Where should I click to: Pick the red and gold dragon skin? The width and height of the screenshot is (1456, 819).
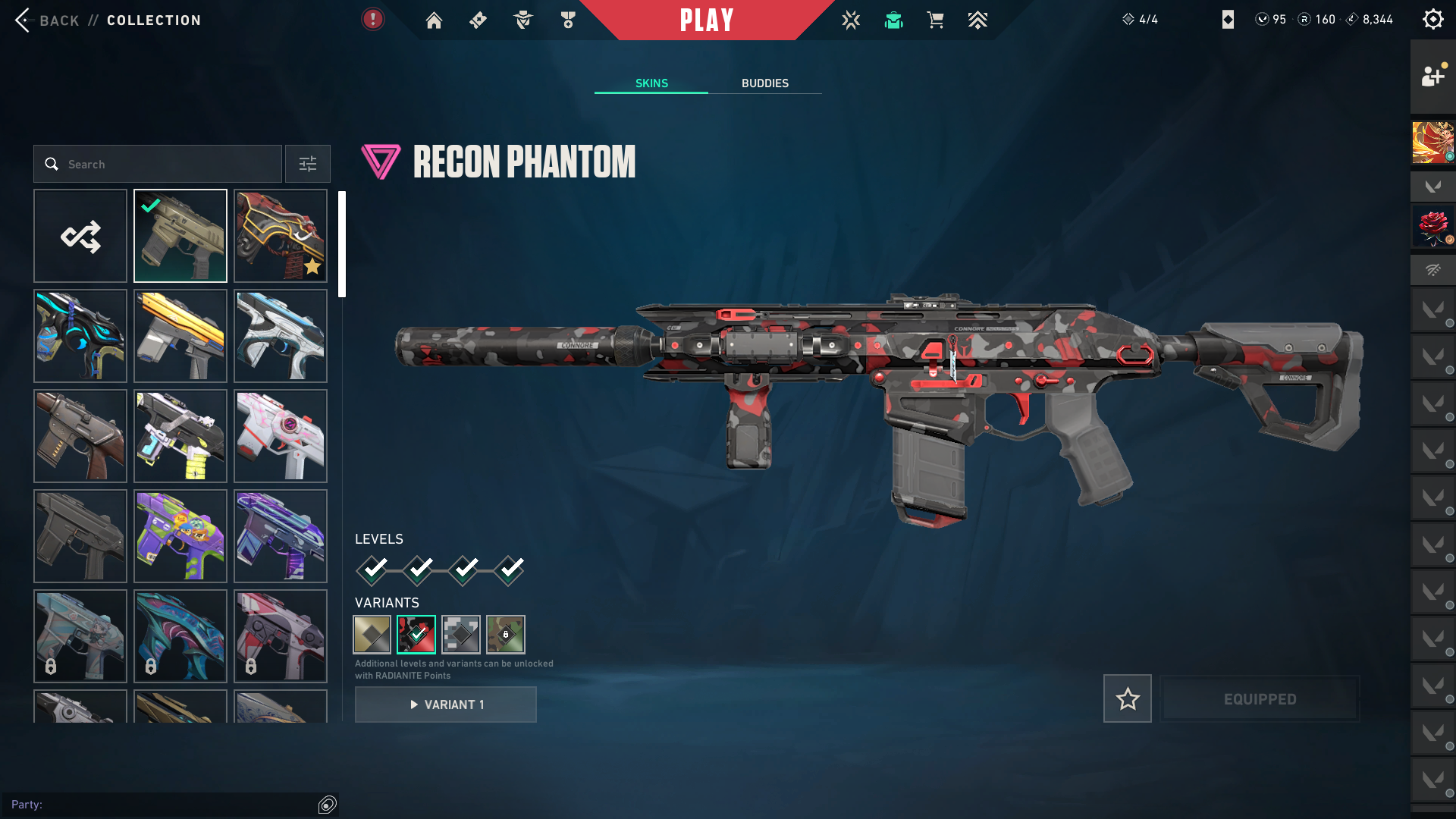(x=281, y=236)
